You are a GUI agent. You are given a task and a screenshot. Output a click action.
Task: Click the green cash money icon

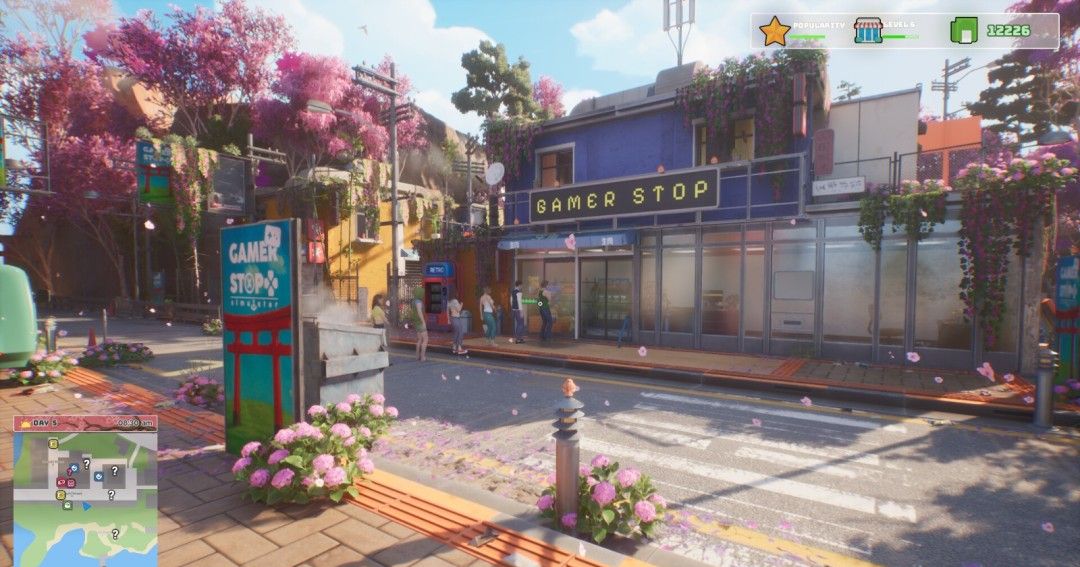point(964,31)
